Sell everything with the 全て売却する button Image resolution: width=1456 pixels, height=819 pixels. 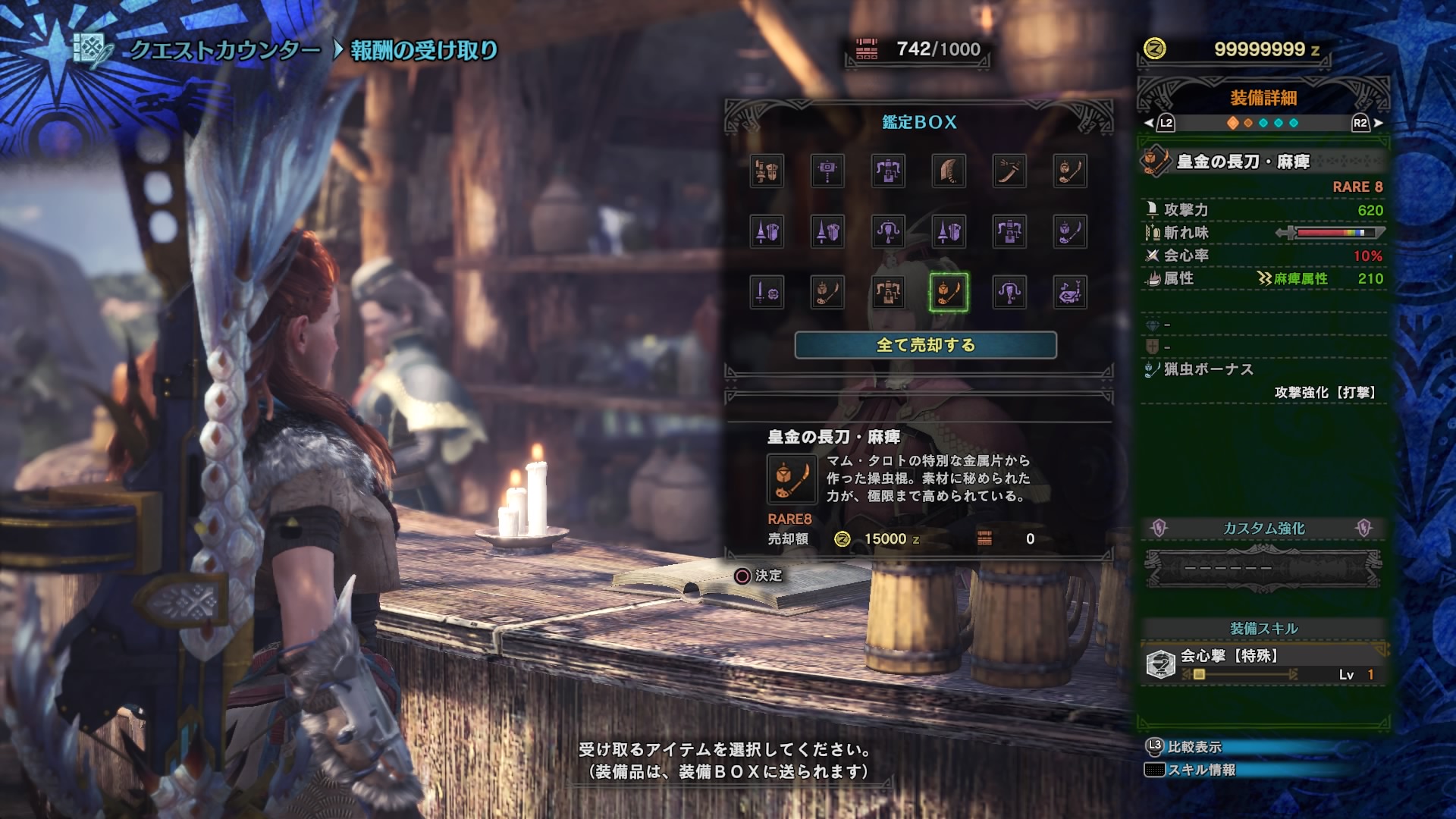click(x=925, y=345)
